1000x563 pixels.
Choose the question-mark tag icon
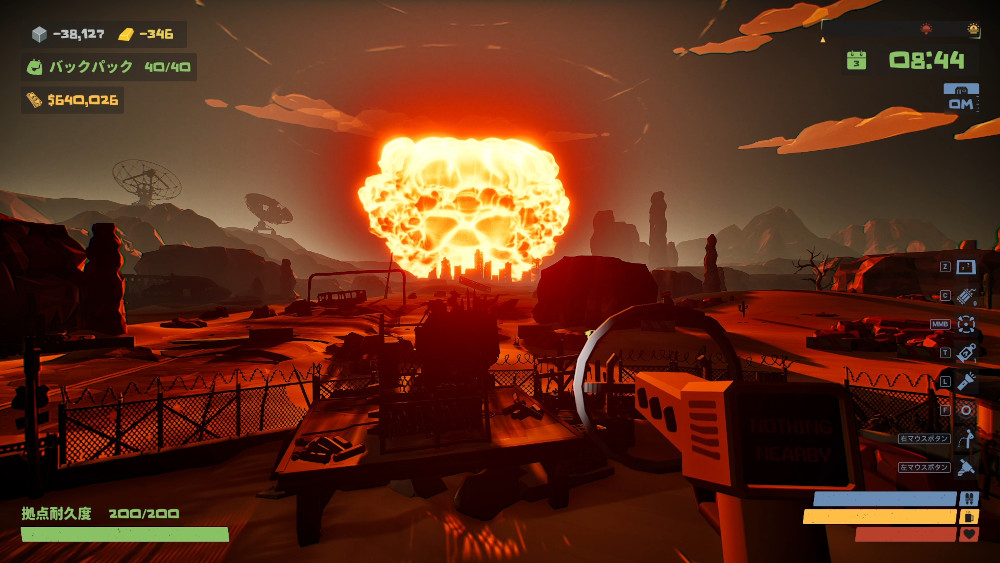click(966, 352)
